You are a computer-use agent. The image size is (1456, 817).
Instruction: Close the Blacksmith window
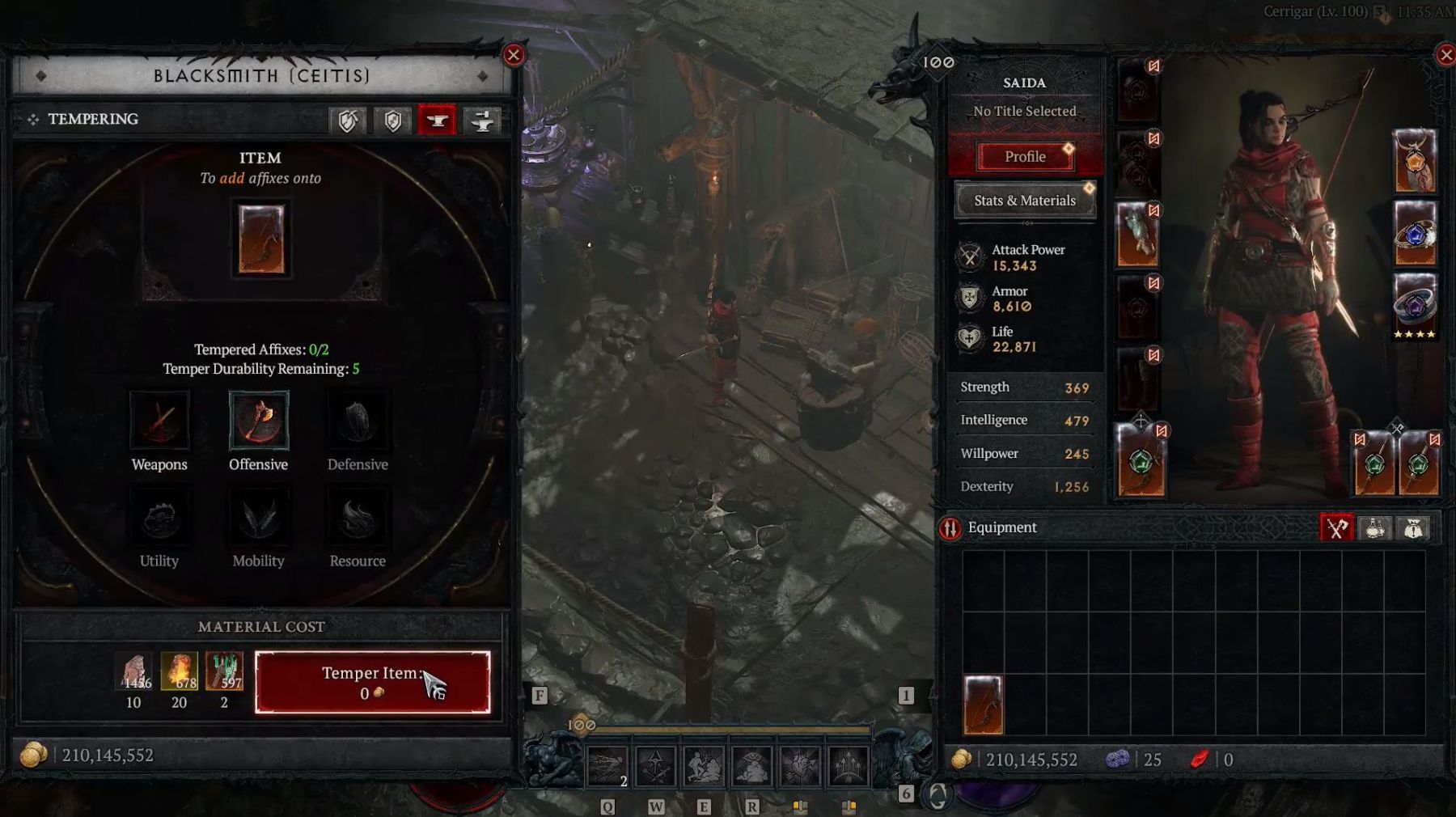[x=513, y=55]
